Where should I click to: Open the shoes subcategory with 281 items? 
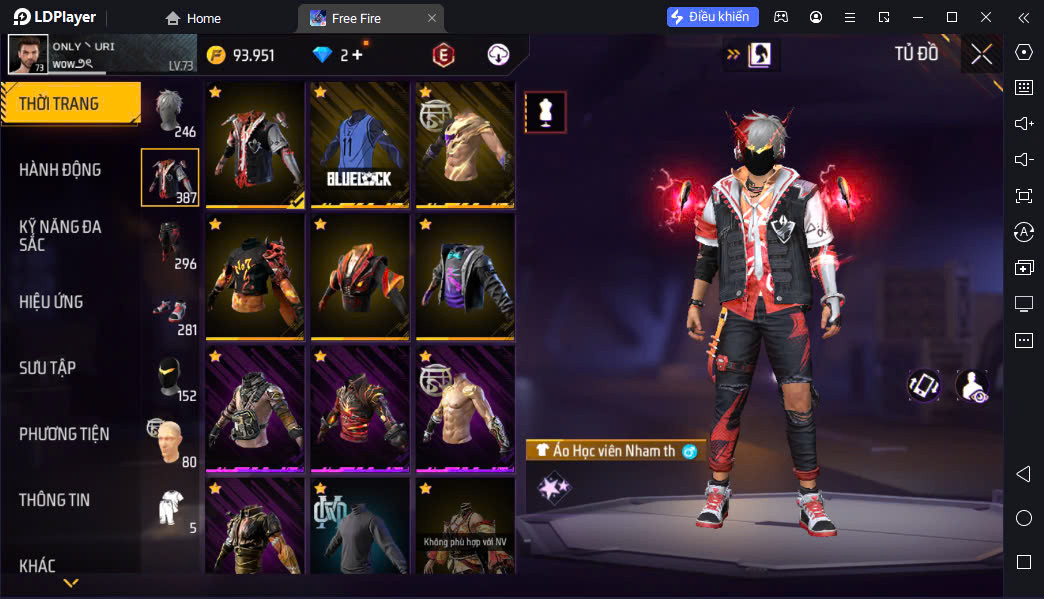point(171,311)
